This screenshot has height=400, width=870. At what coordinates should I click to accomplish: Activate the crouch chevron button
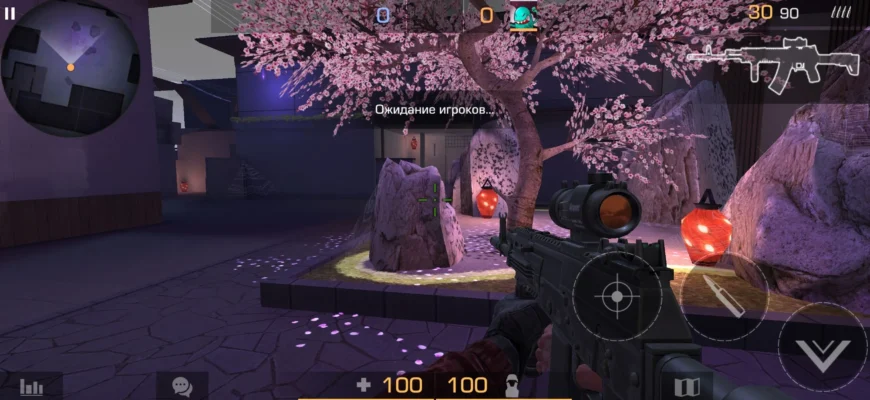[x=822, y=348]
